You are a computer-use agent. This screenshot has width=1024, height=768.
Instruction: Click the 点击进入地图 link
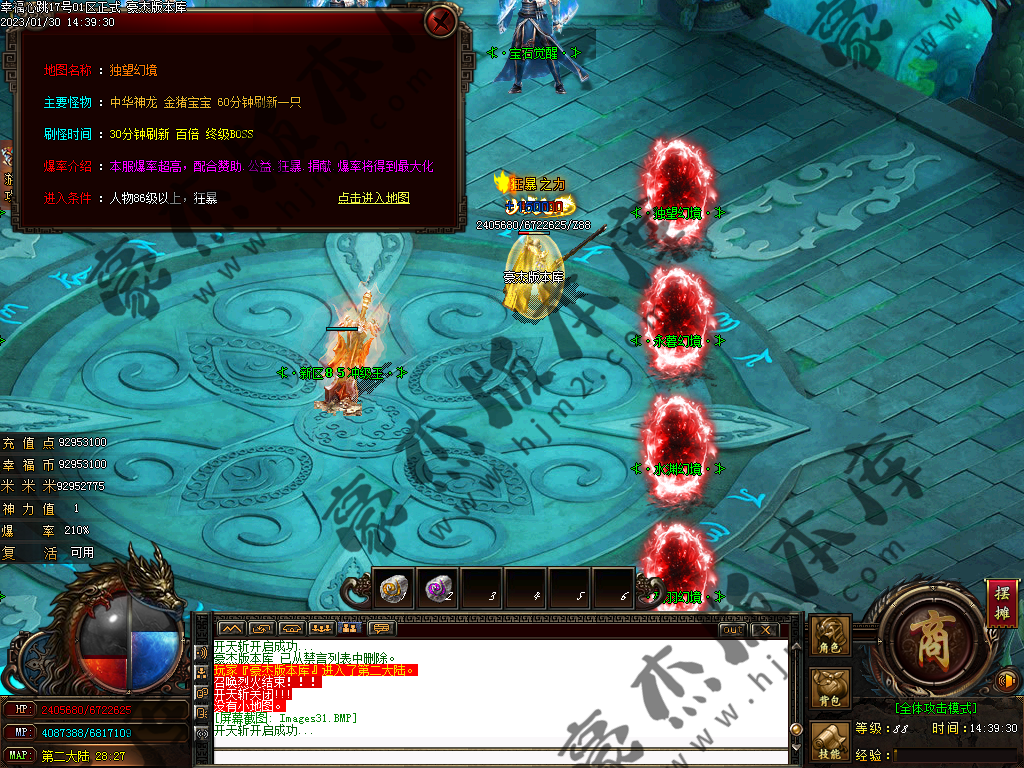[x=373, y=198]
